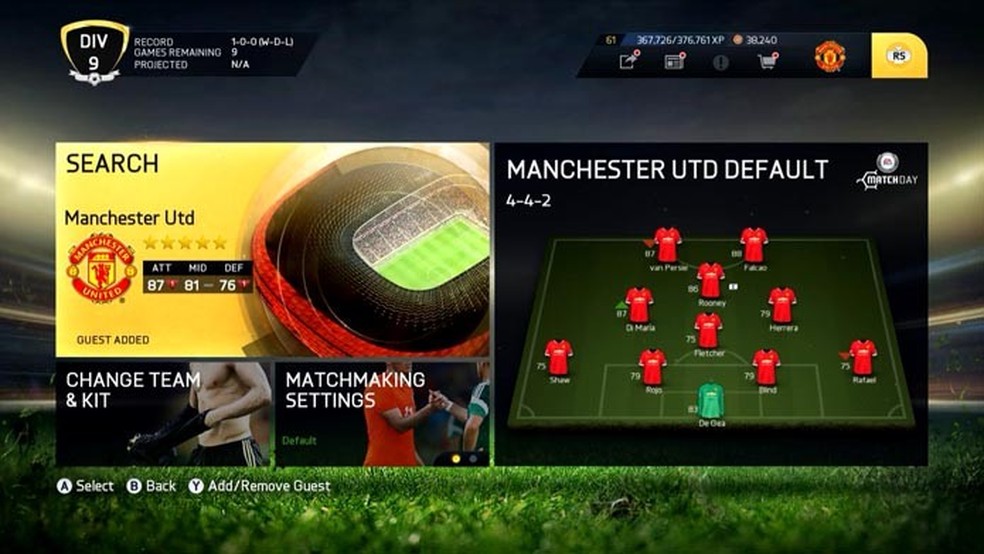Click the share arrow icon
Screen dimensions: 984x554
628,61
